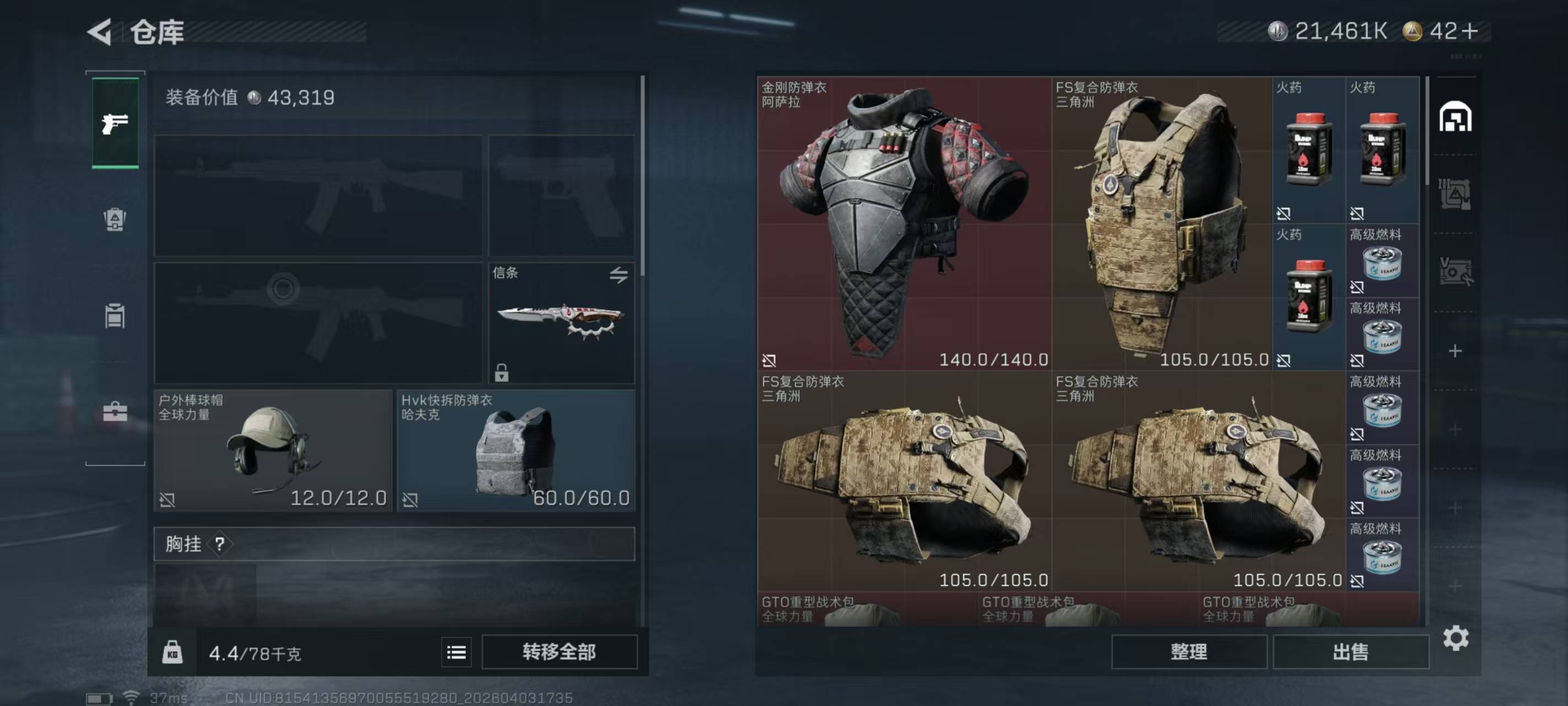Viewport: 1568px width, 706px height.
Task: Click 转移全部 to transfer all items
Action: click(560, 652)
